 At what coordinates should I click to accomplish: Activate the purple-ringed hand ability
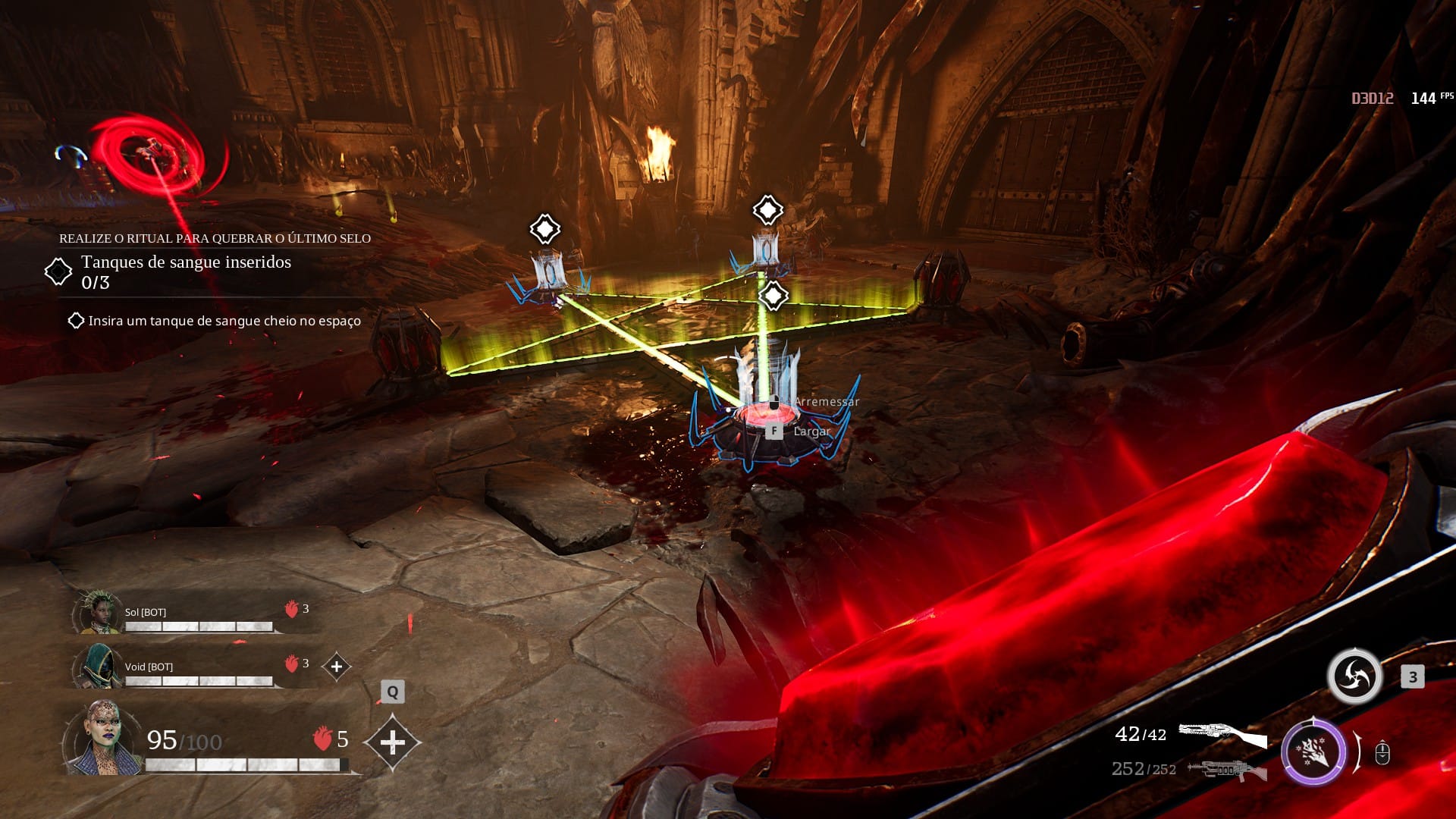coord(1313,753)
